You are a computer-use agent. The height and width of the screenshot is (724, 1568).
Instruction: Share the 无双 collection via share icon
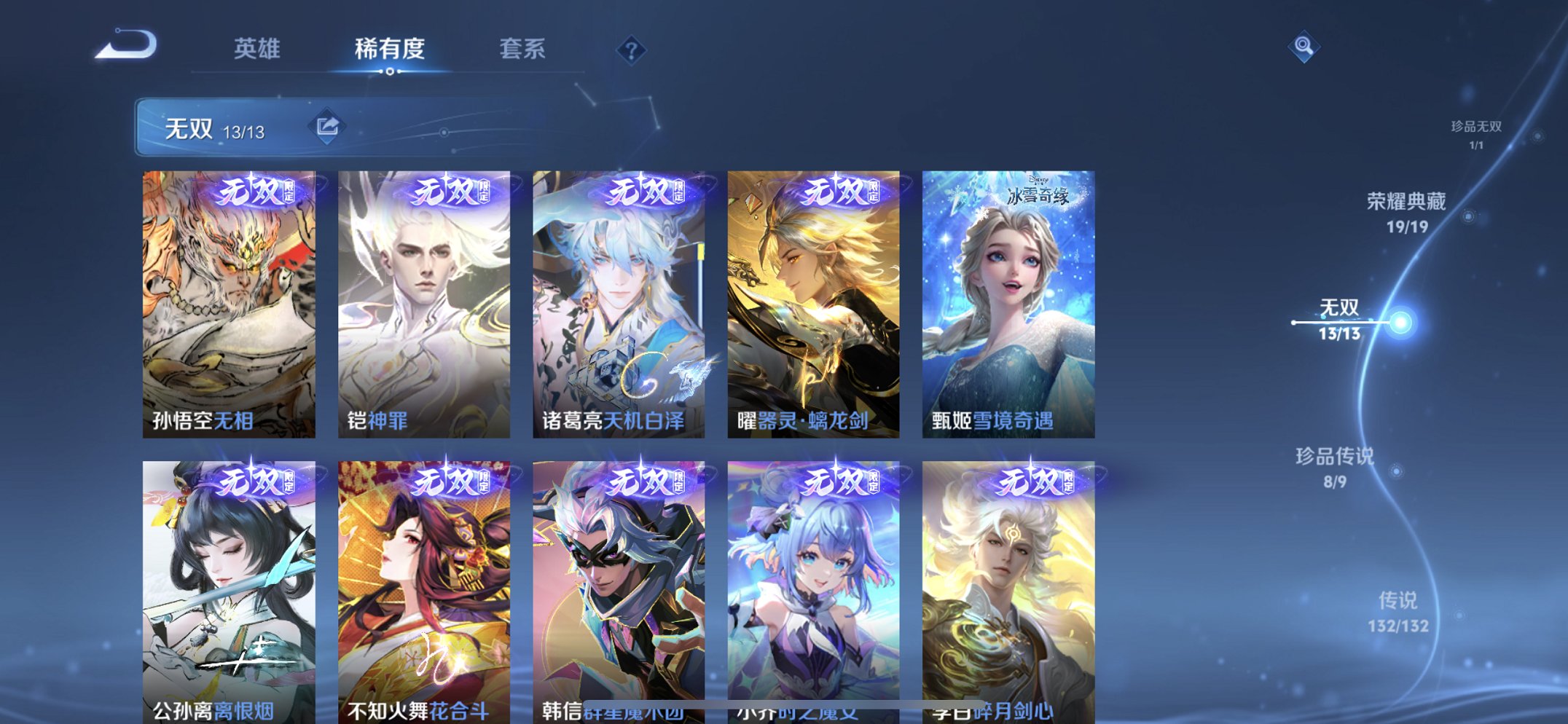pyautogui.click(x=328, y=125)
